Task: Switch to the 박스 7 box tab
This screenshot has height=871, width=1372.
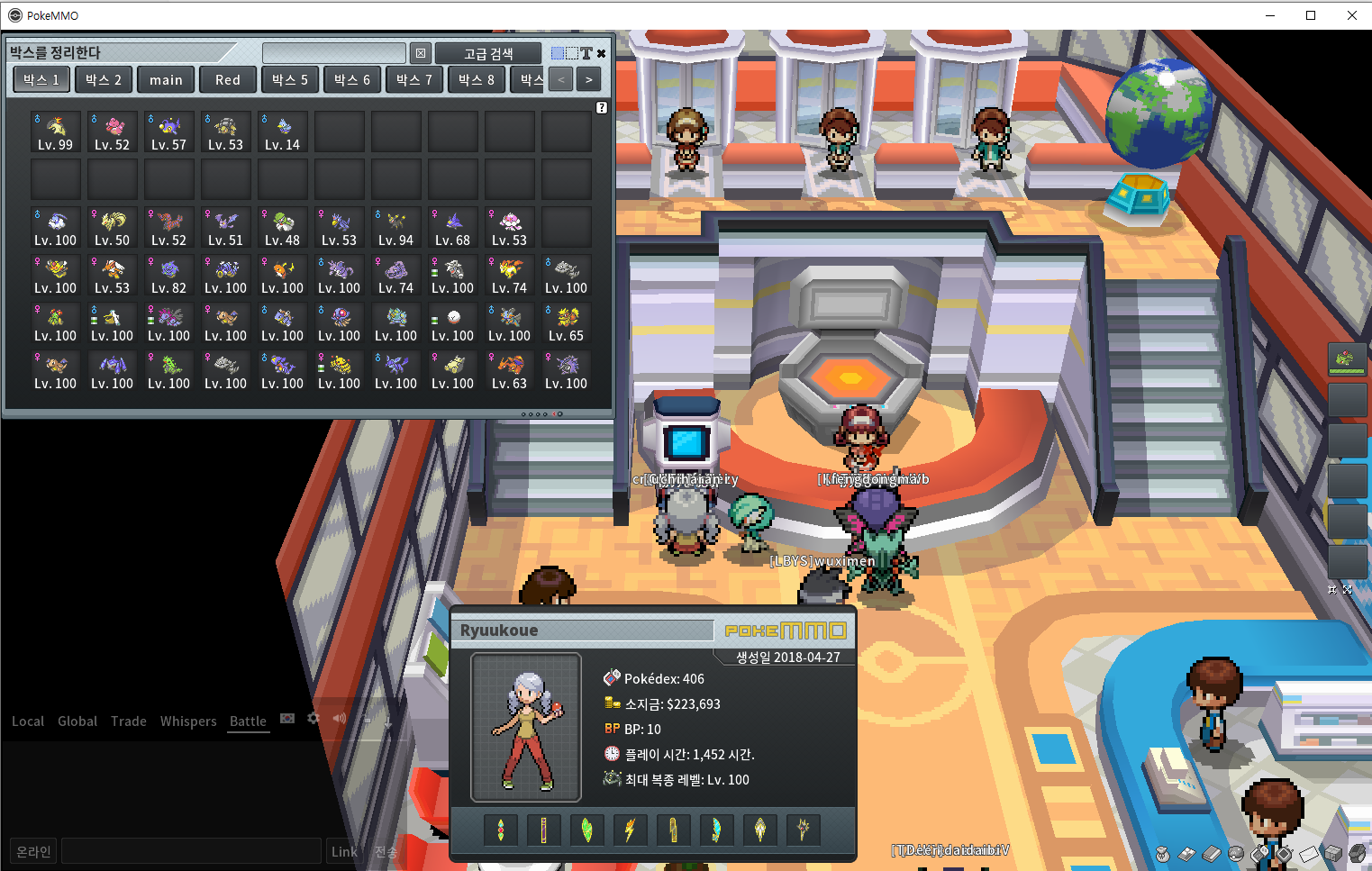Action: [414, 80]
